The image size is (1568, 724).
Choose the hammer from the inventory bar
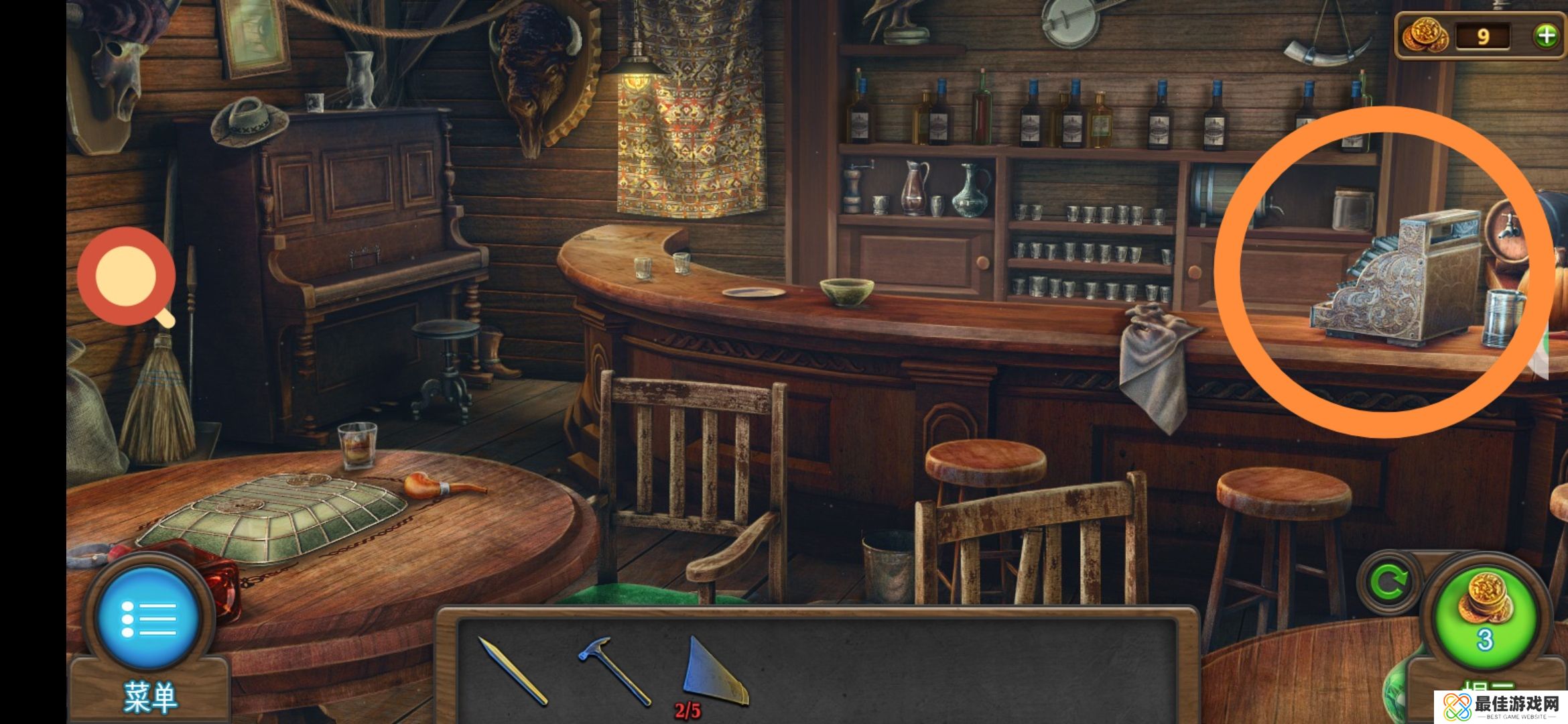pos(614,670)
